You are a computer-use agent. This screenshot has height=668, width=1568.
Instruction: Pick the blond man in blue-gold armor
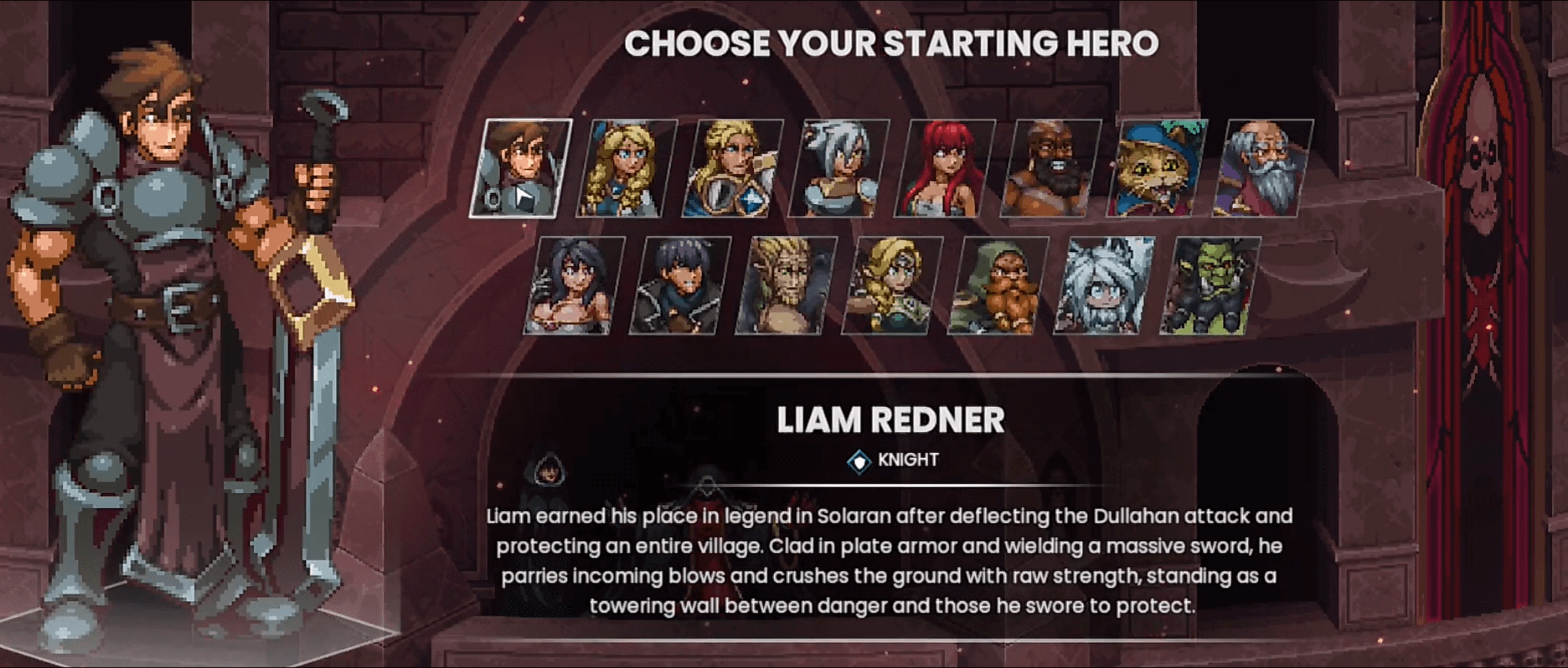click(x=732, y=168)
